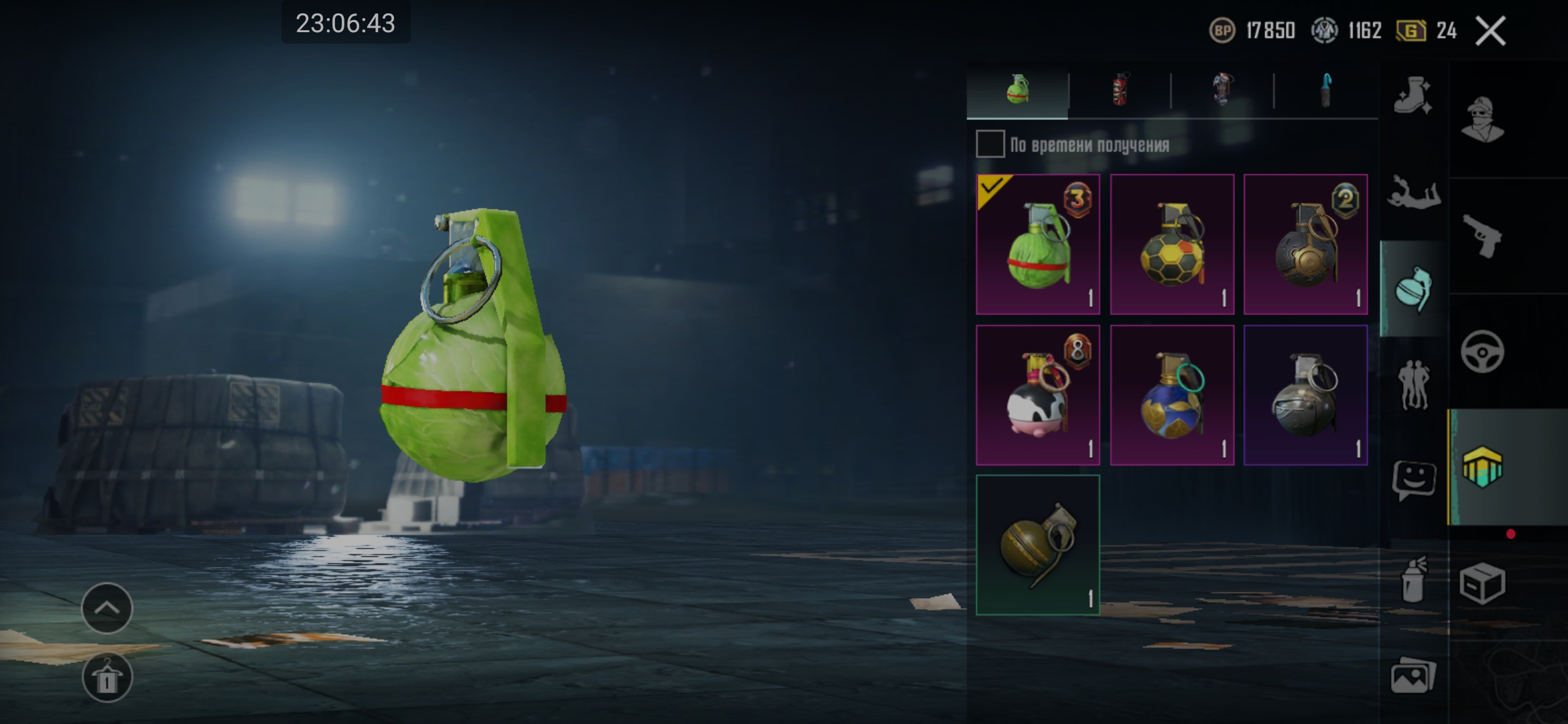Open the outfit category with masked character
The height and width of the screenshot is (724, 1568).
[1483, 119]
